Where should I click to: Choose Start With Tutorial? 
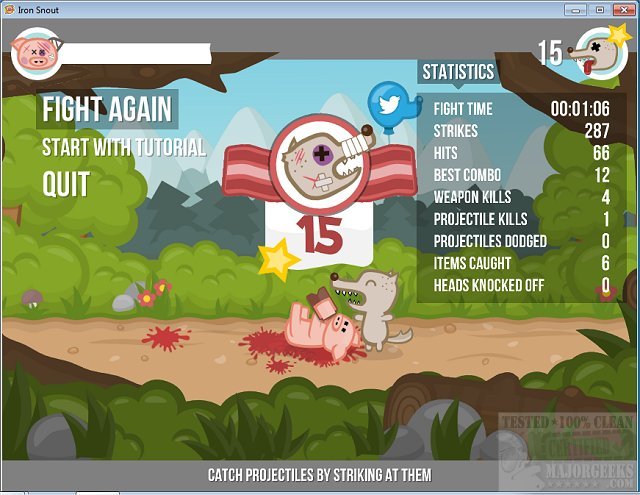click(123, 148)
